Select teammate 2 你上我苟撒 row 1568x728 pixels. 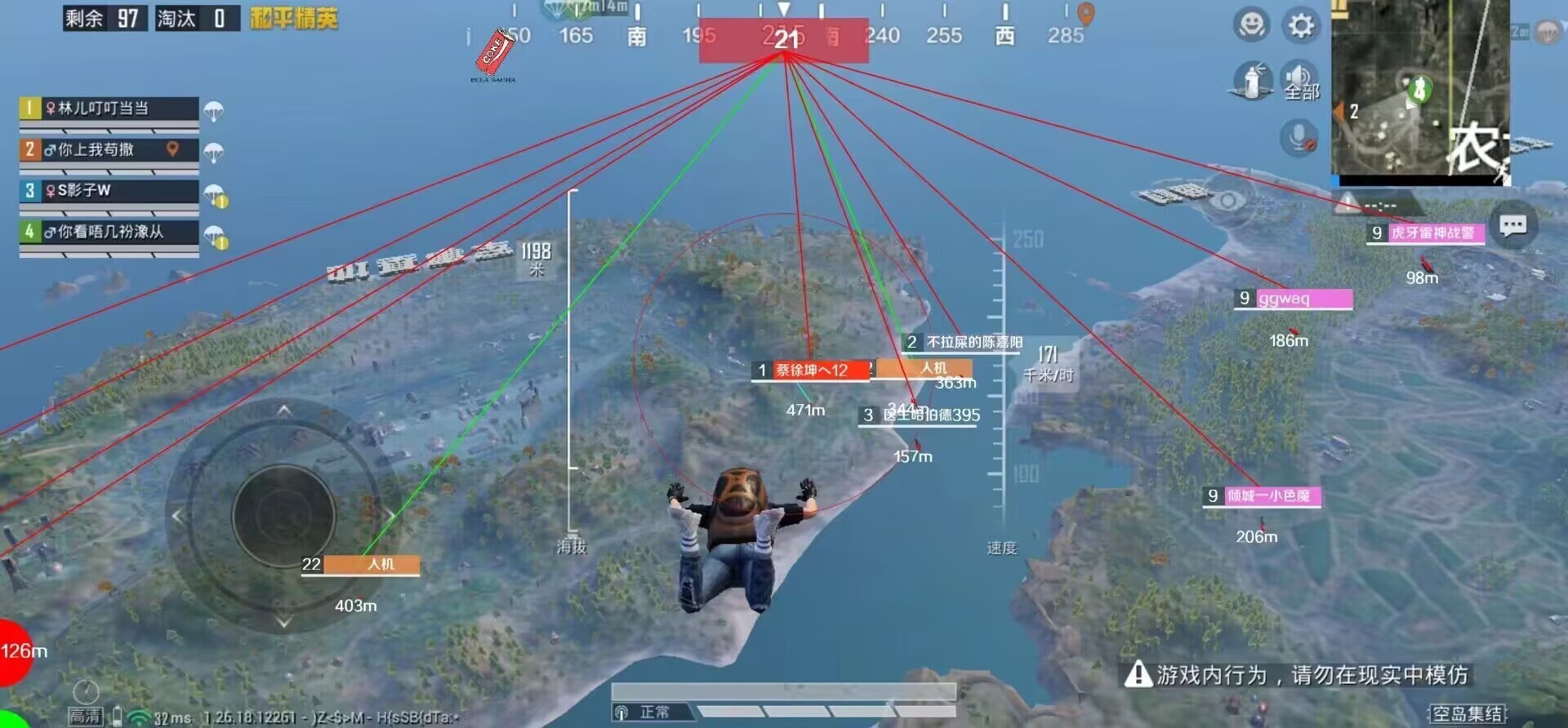tap(109, 150)
